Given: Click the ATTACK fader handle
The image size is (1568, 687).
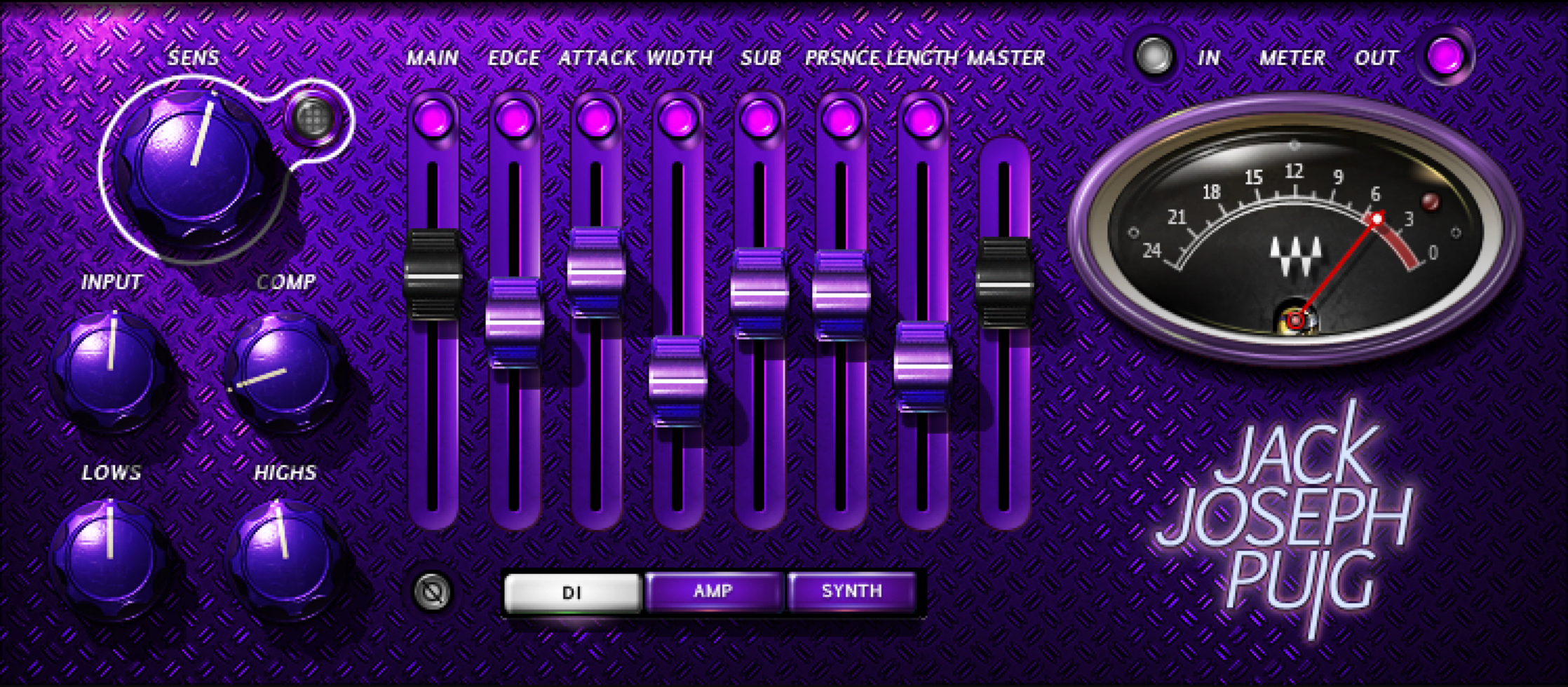Looking at the screenshot, I should [596, 272].
